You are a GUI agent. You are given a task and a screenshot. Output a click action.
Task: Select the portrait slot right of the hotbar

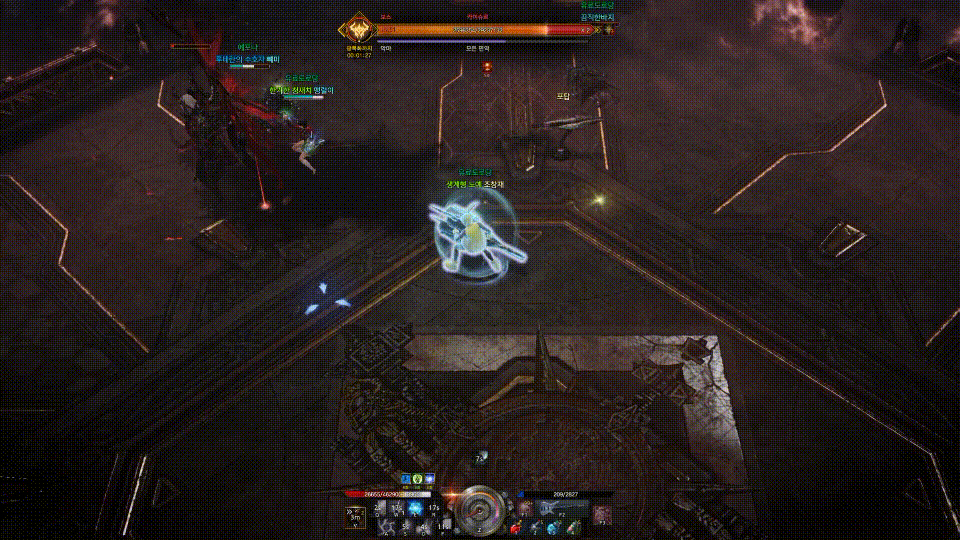coord(601,514)
